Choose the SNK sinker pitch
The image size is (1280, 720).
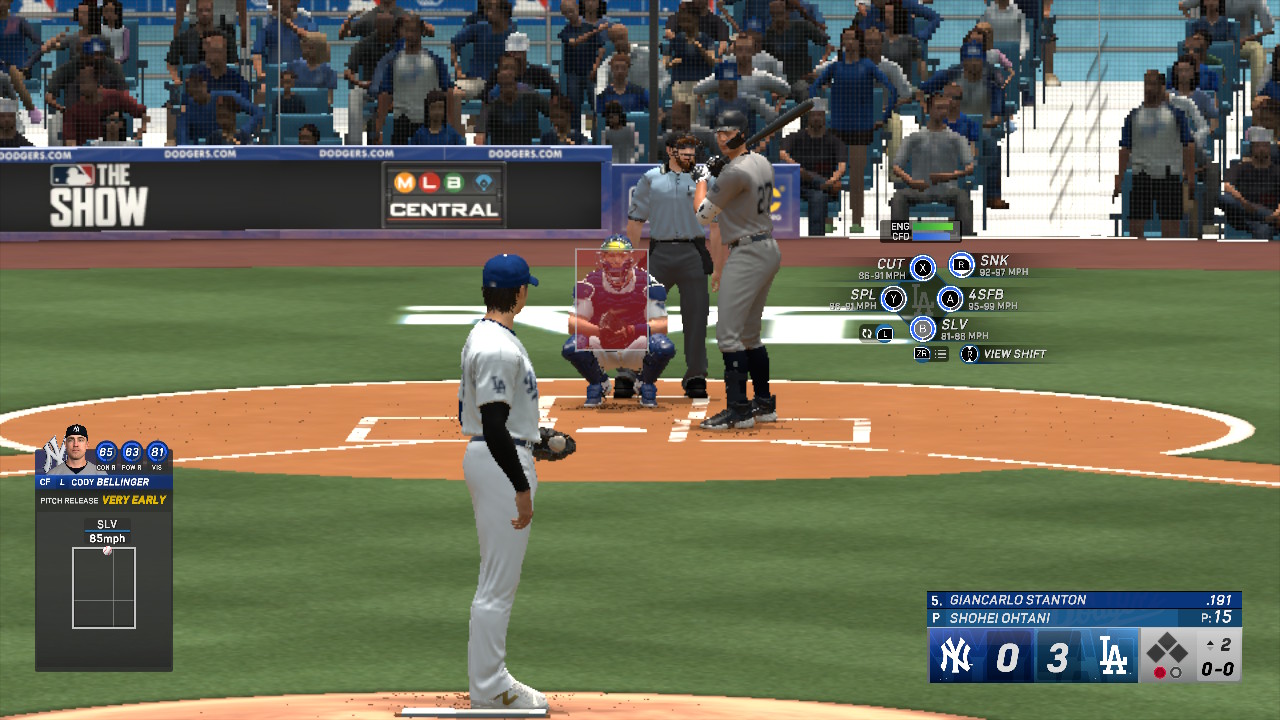(x=961, y=265)
